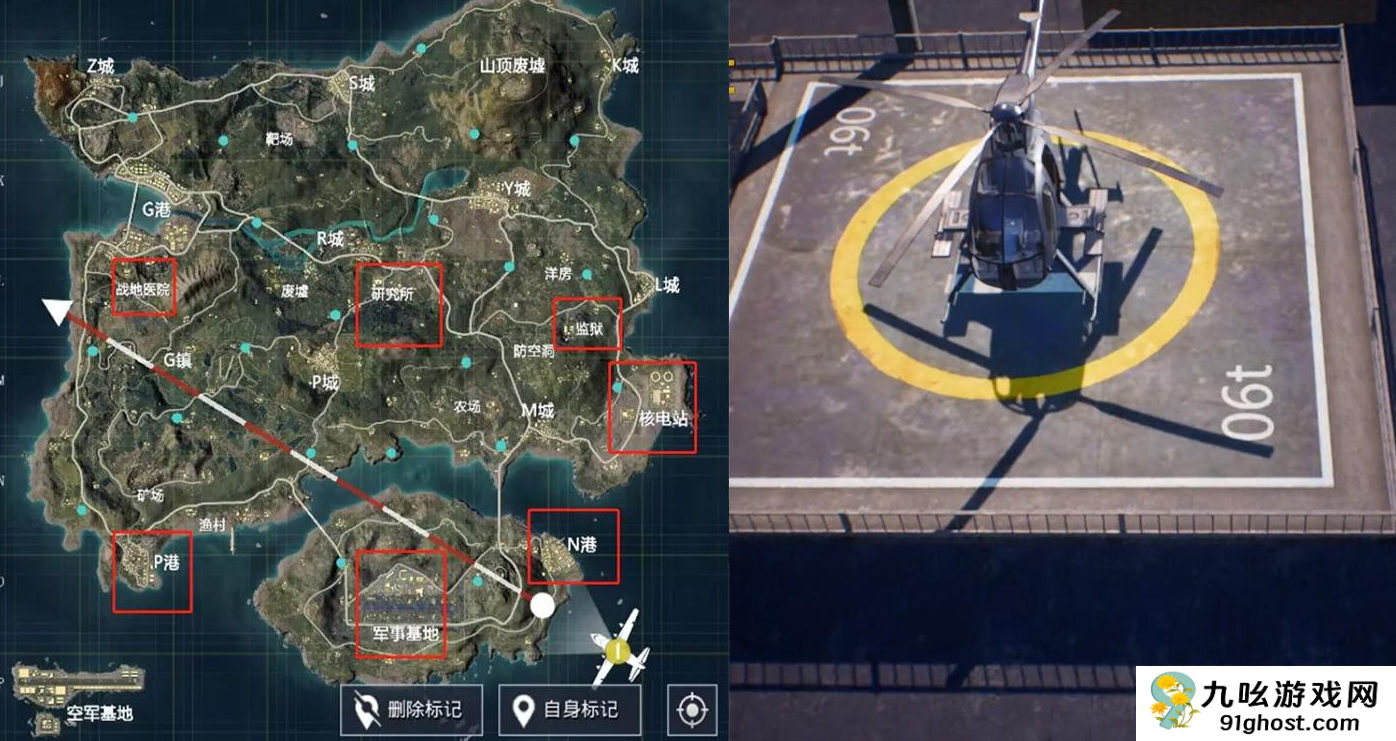
Task: Open the 九幺游戏网 watermark logo
Action: (x=1266, y=704)
